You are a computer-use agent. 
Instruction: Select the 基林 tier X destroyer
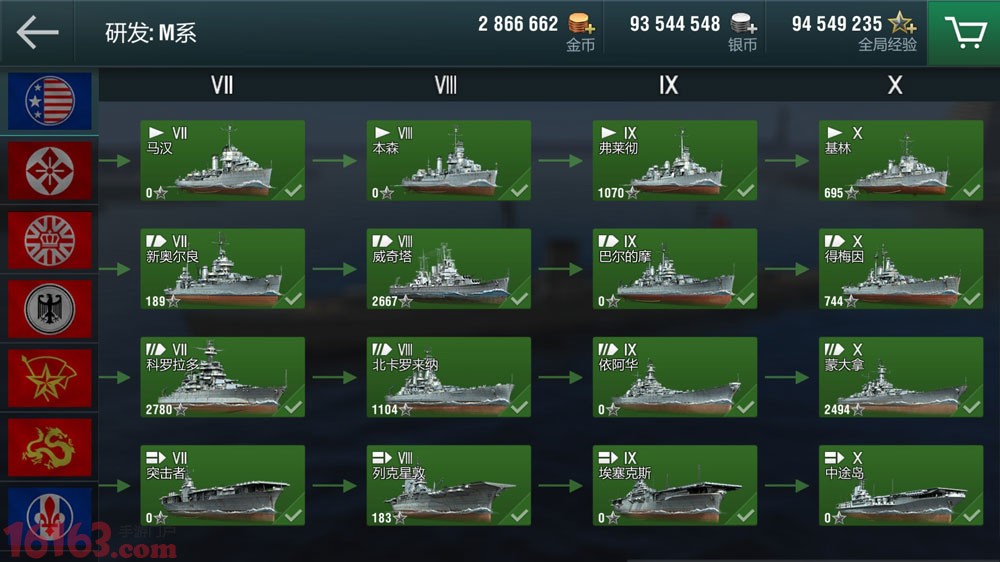pos(900,160)
